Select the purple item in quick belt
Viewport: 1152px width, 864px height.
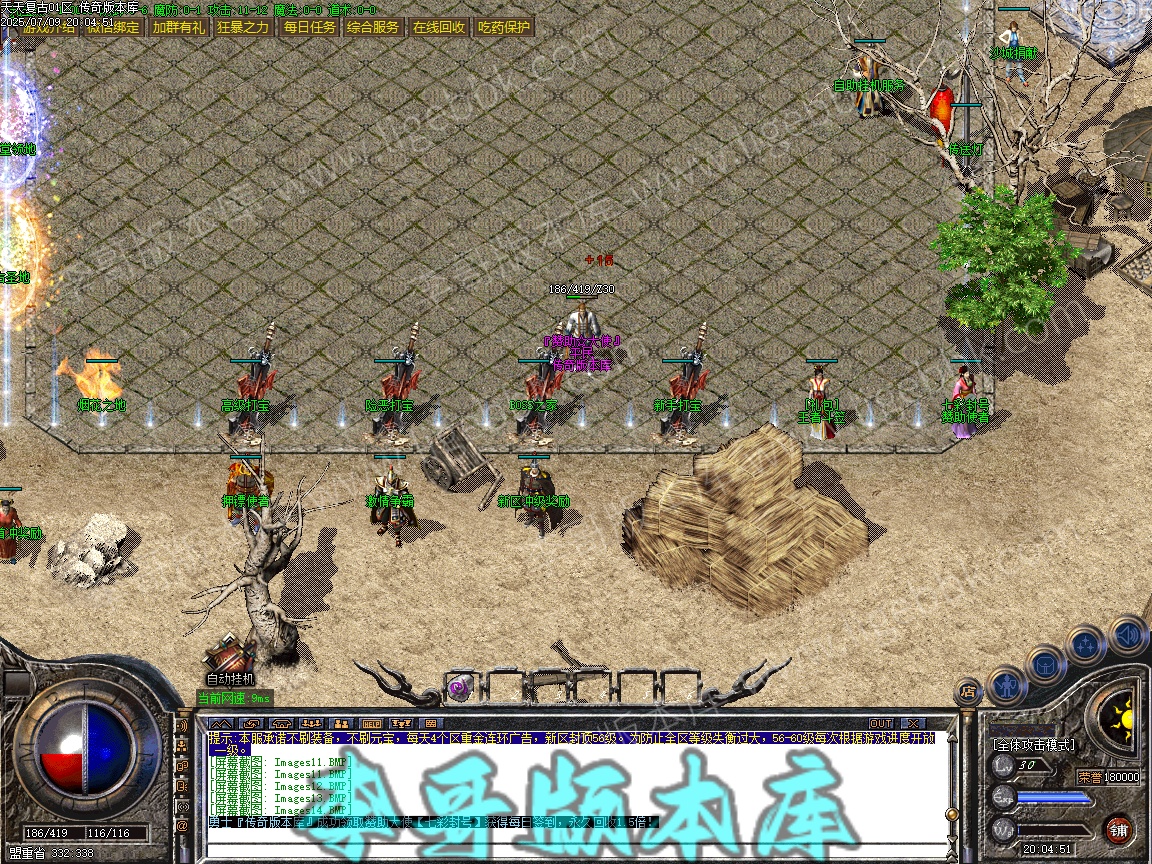click(x=460, y=687)
